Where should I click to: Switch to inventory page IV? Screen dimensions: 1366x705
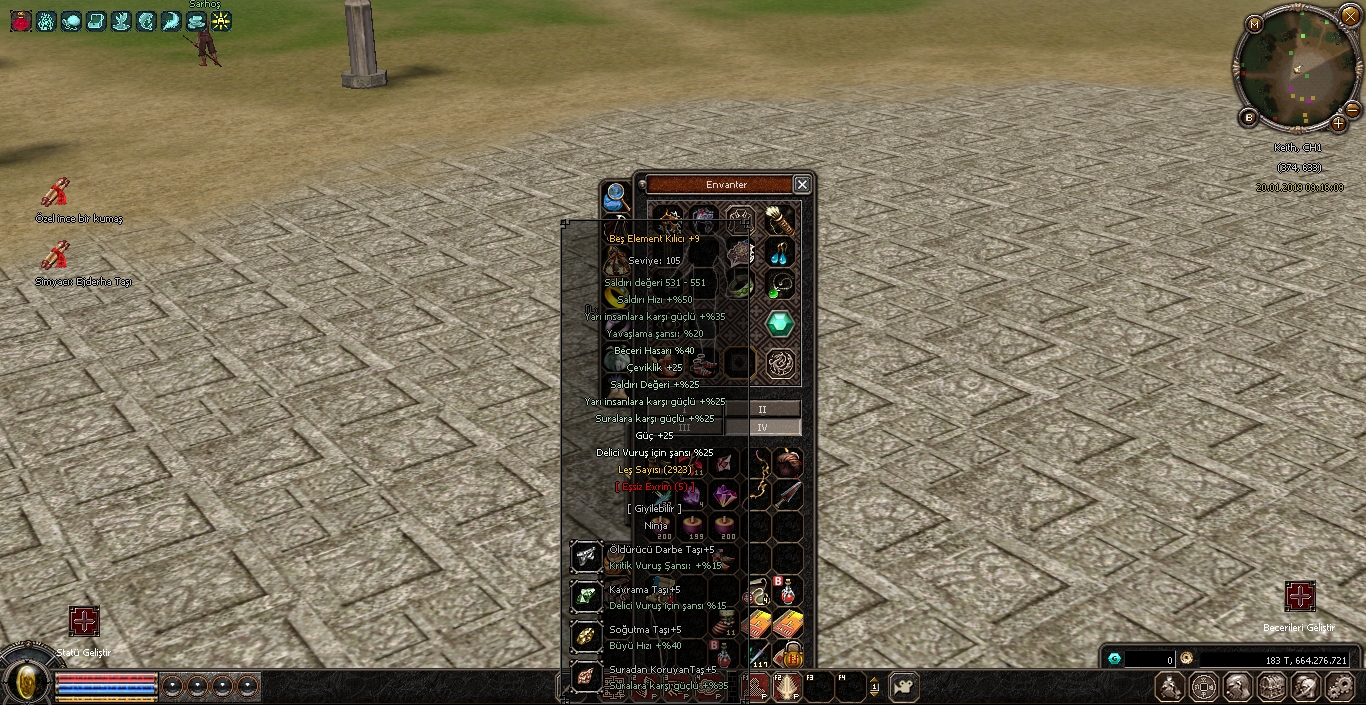(x=762, y=427)
